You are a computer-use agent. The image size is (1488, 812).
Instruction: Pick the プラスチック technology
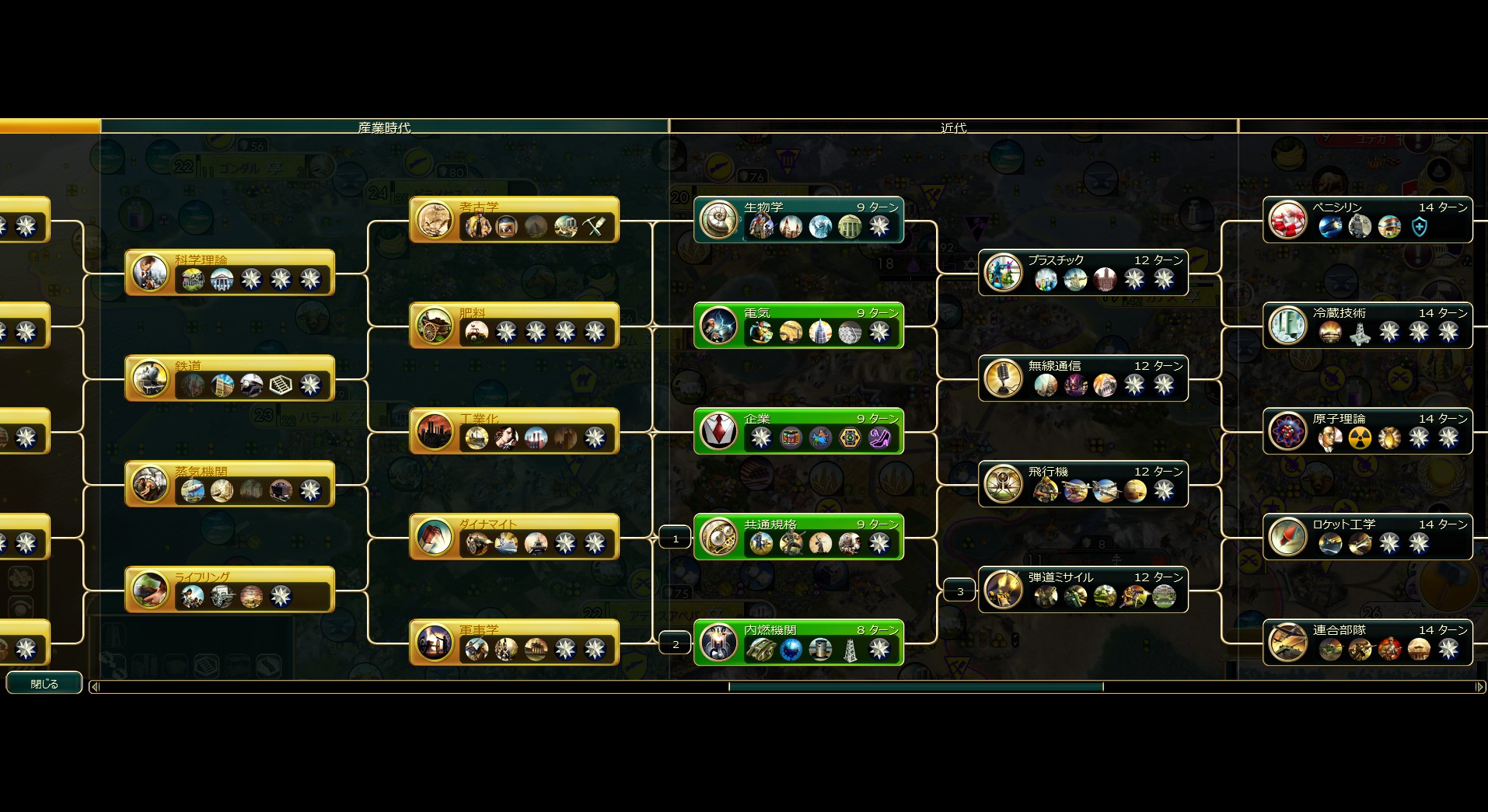pyautogui.click(x=1083, y=272)
